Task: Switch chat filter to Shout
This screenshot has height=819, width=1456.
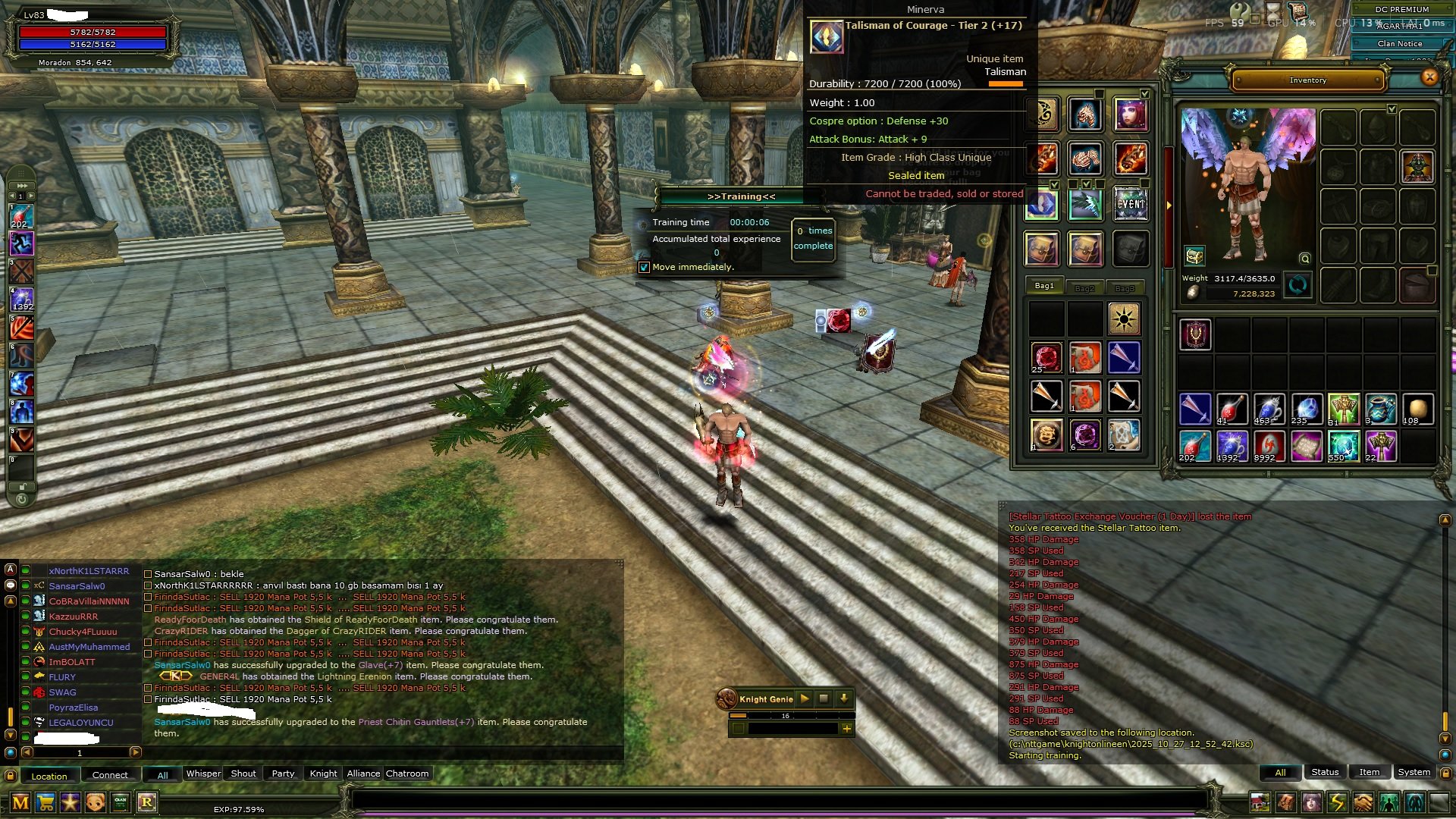Action: point(243,773)
